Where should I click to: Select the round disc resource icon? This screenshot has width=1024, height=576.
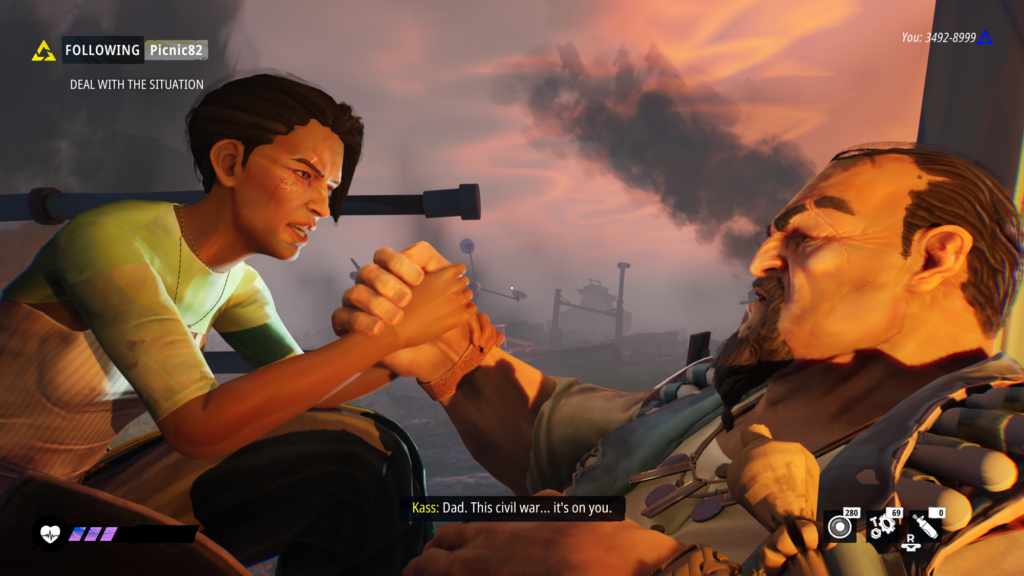point(840,527)
